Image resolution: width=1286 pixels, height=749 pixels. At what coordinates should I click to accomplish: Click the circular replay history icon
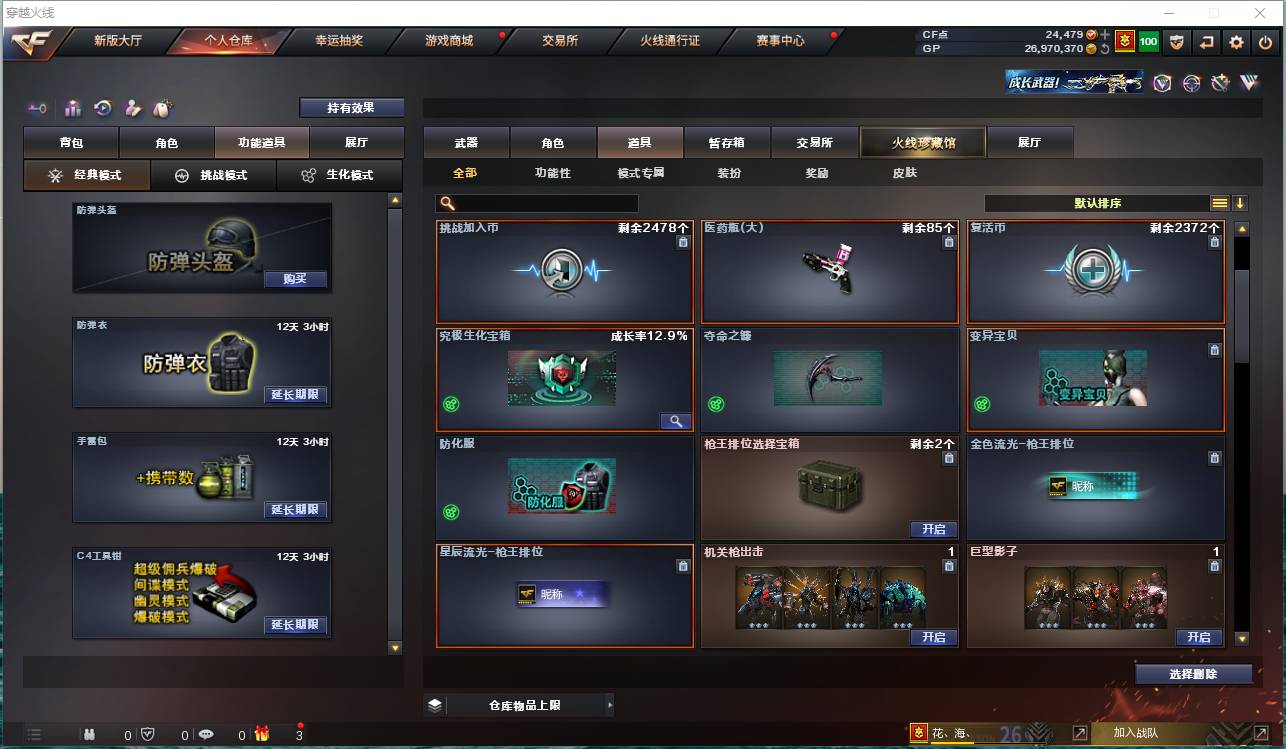coord(103,108)
